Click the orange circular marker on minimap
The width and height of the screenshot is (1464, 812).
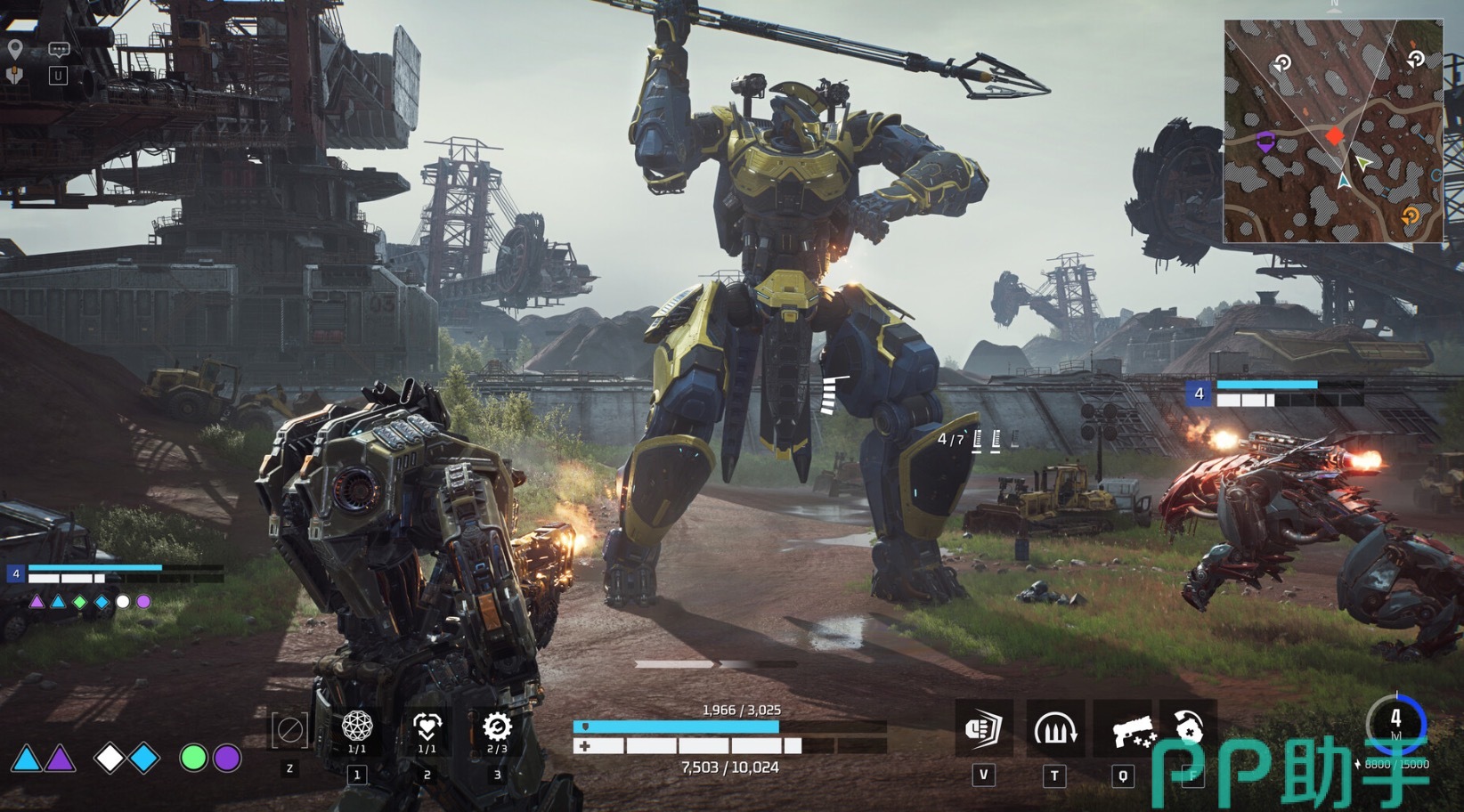point(1411,215)
